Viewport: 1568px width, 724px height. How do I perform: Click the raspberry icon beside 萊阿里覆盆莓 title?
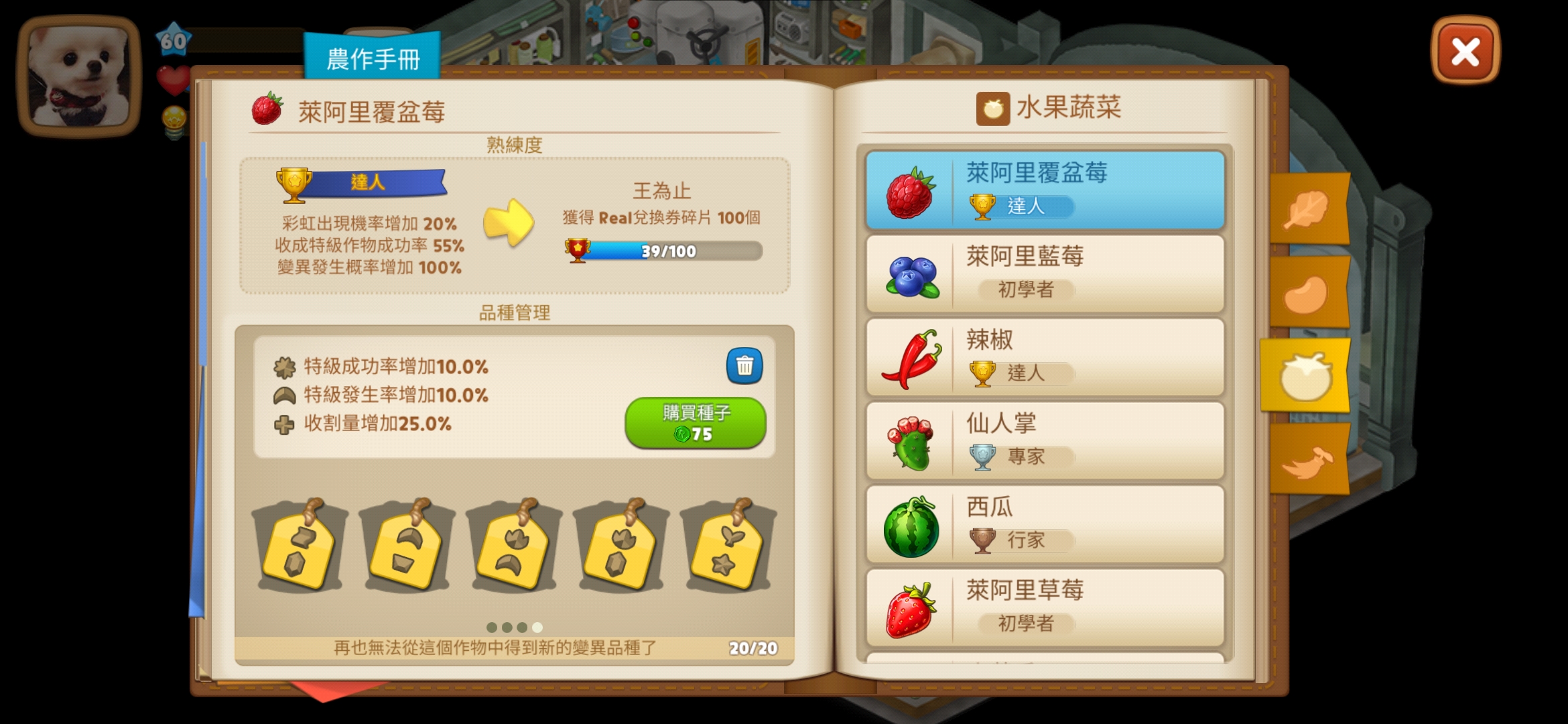266,109
